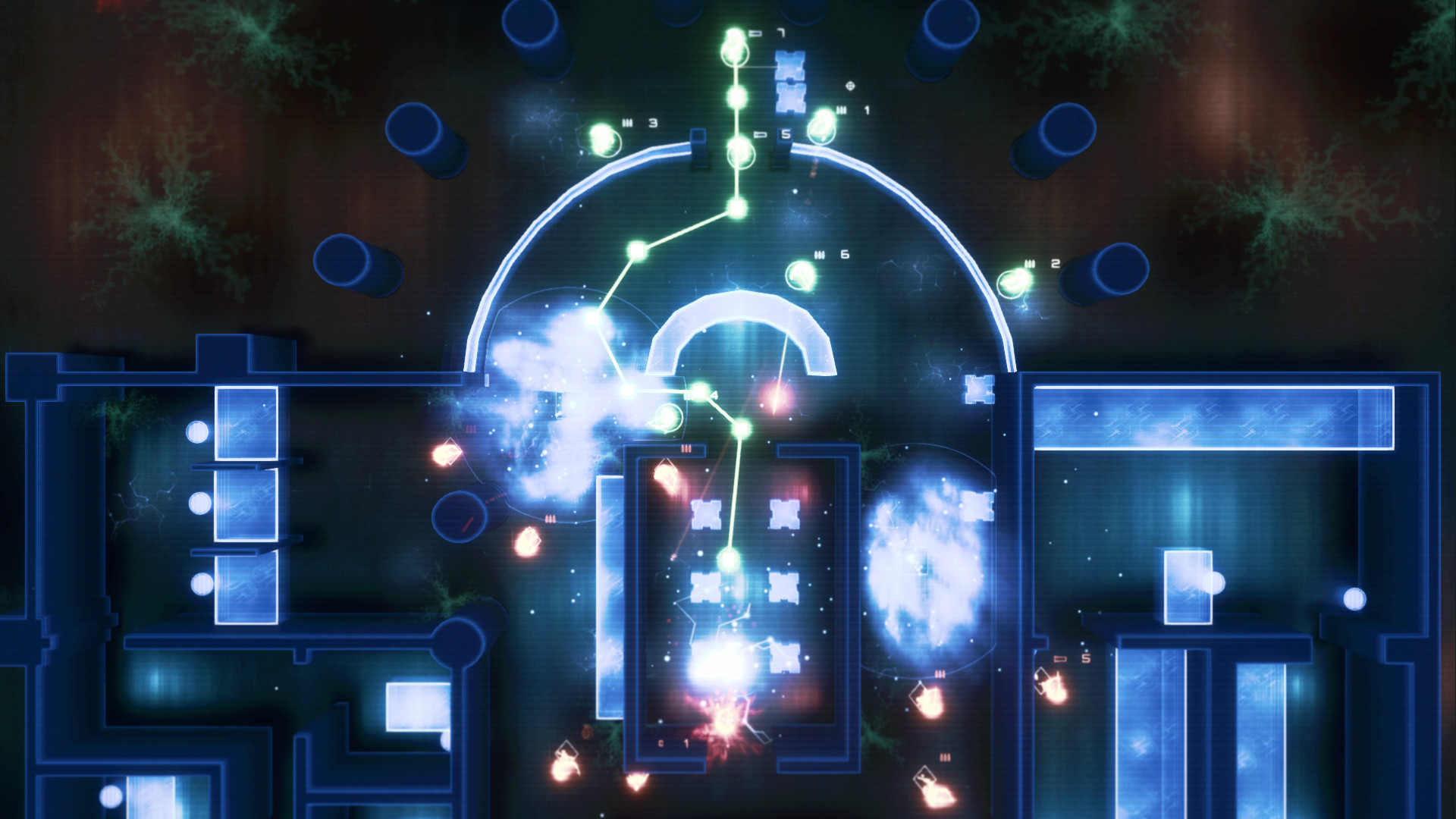Click the crosshair reticle icon above unit 1
The height and width of the screenshot is (819, 1456).
point(850,86)
